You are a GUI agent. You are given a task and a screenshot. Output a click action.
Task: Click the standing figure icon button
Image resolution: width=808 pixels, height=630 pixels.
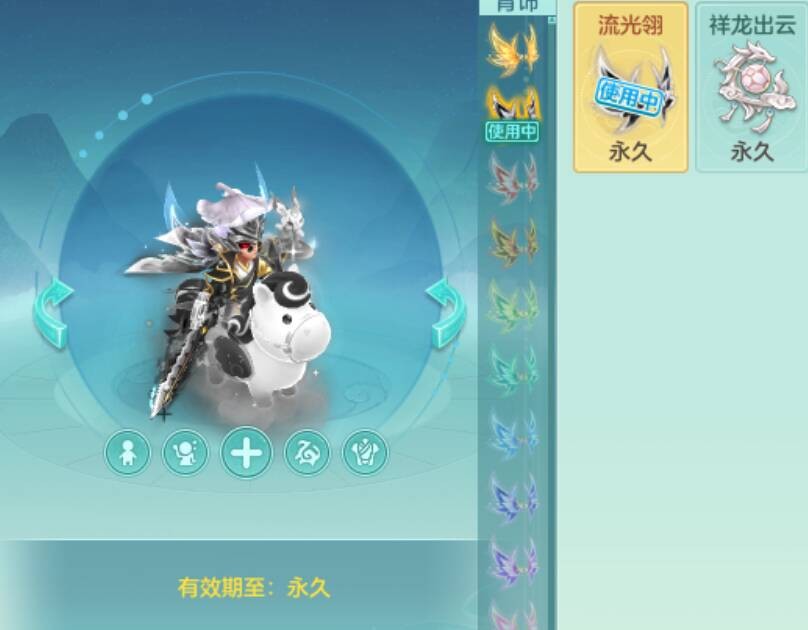pos(128,454)
